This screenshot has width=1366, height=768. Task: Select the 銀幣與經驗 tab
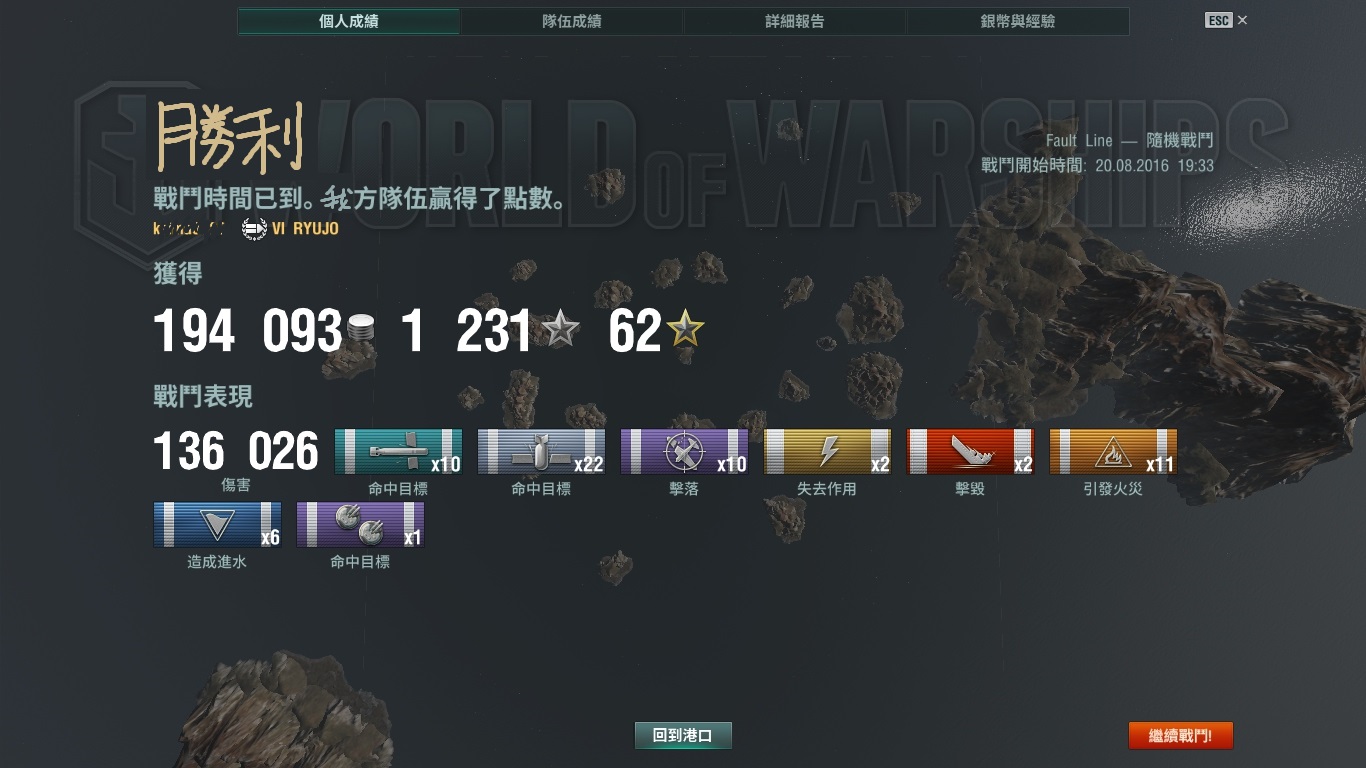1017,21
